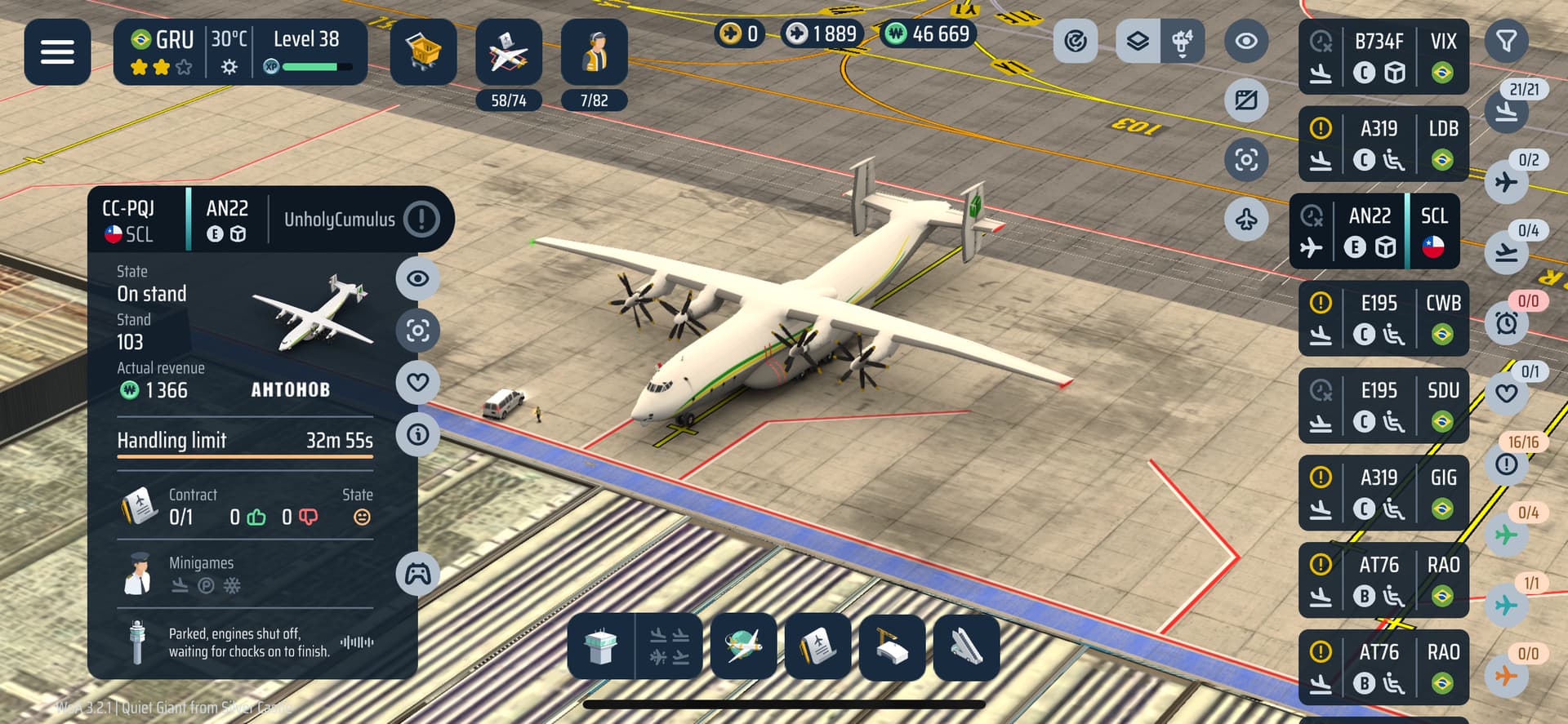Focus camera on the AN22 aircraft
The image size is (1568, 724).
point(417,331)
